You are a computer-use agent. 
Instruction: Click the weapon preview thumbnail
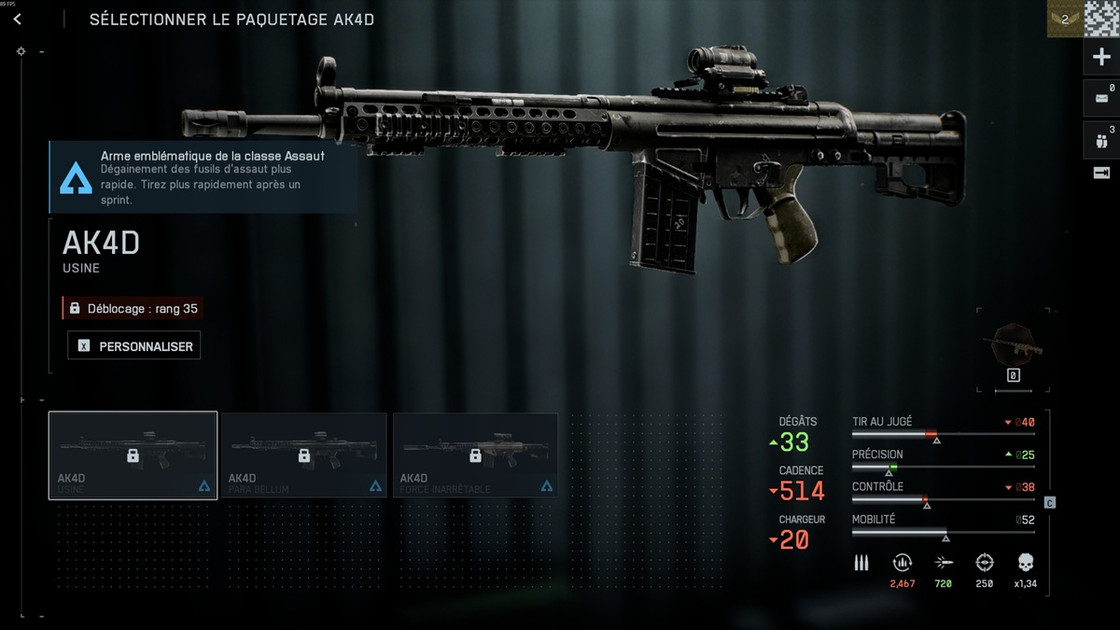coord(1012,346)
